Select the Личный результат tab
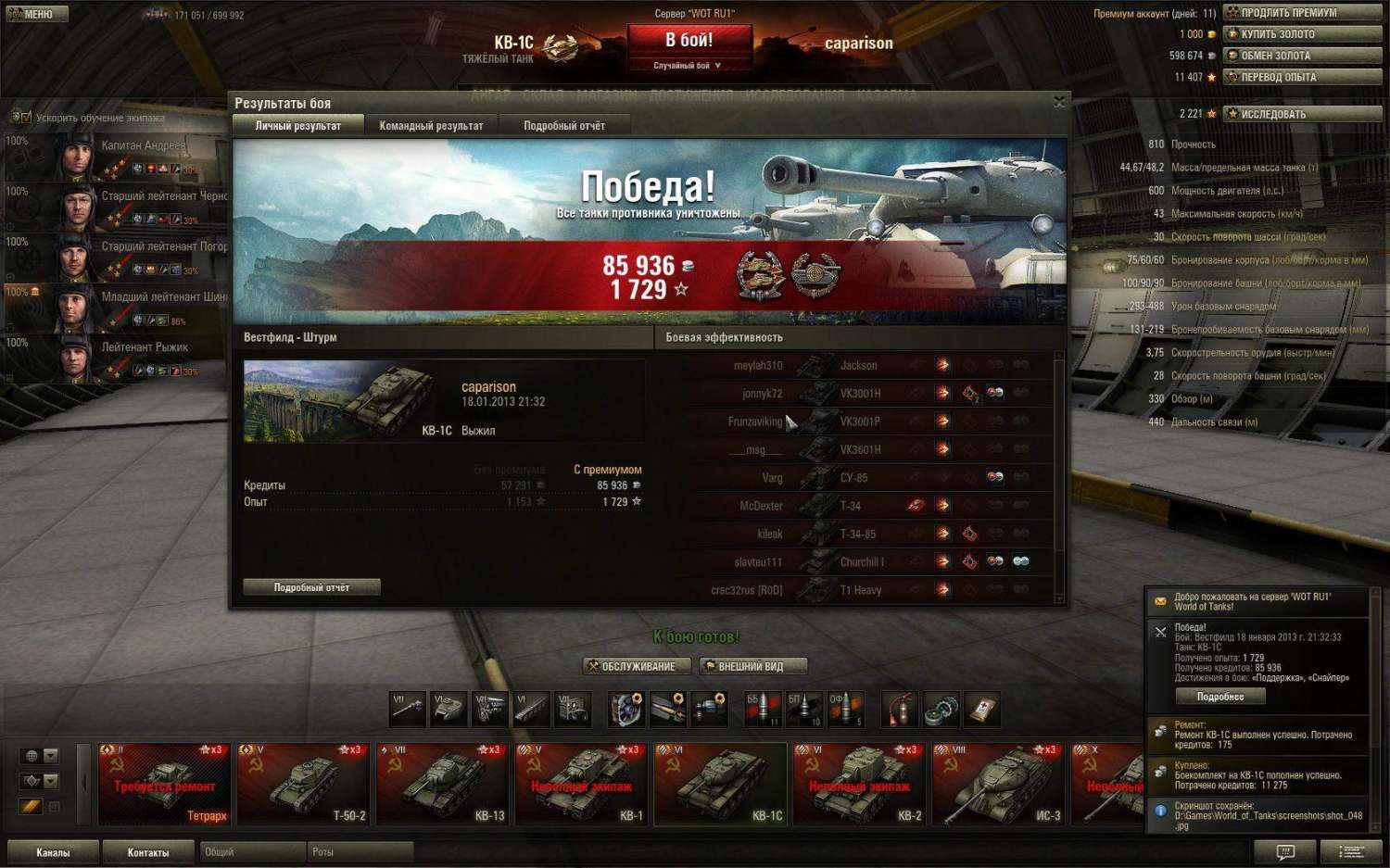 297,126
